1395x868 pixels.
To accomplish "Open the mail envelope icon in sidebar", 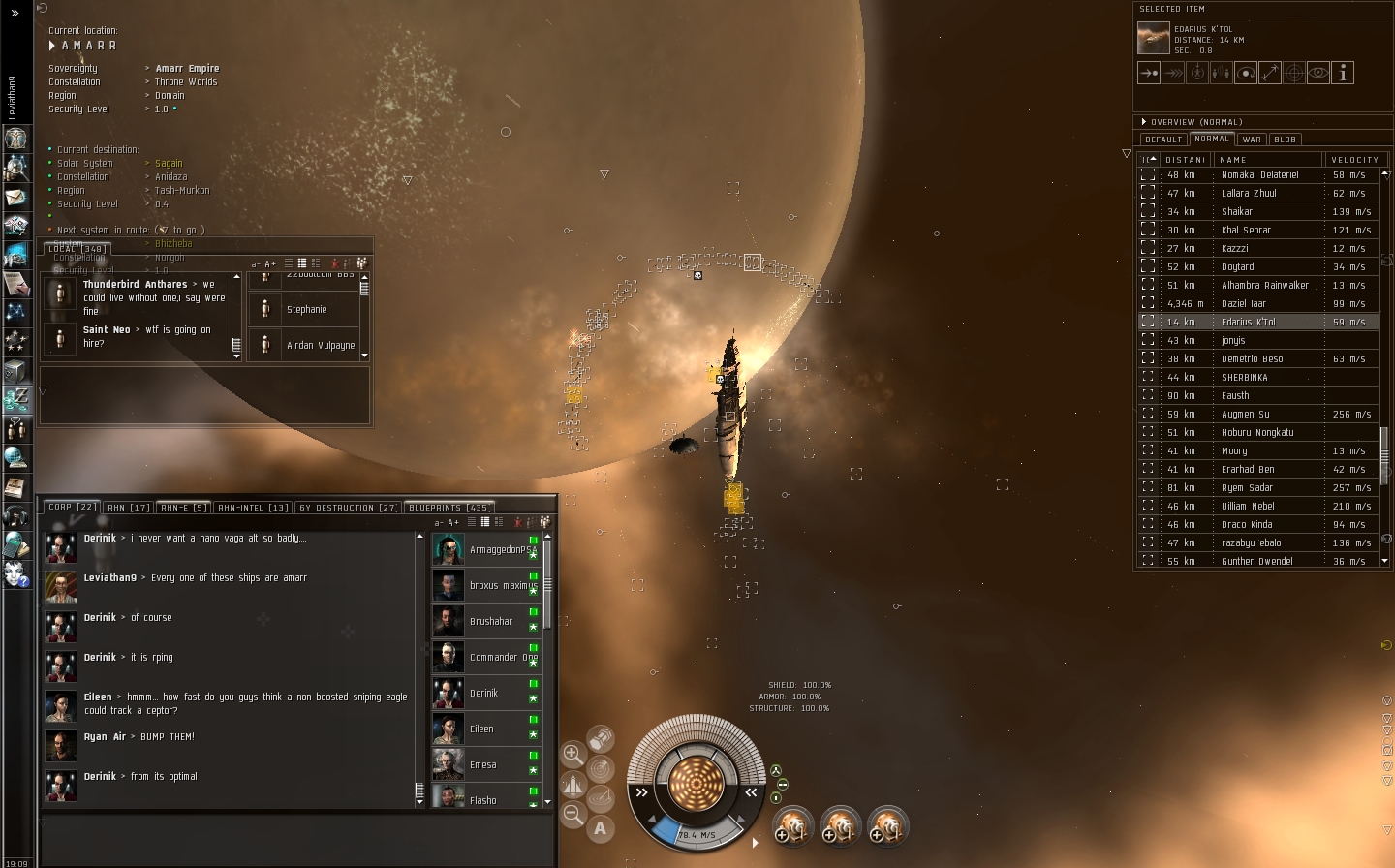I will point(16,197).
